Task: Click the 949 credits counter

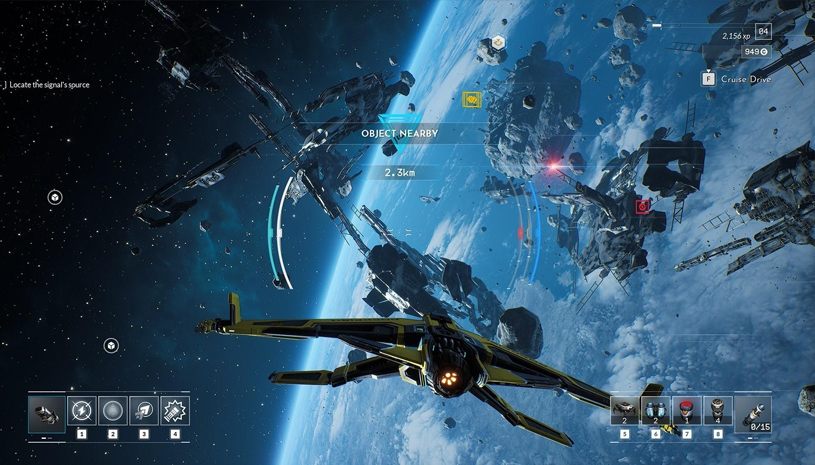Action: tap(756, 52)
